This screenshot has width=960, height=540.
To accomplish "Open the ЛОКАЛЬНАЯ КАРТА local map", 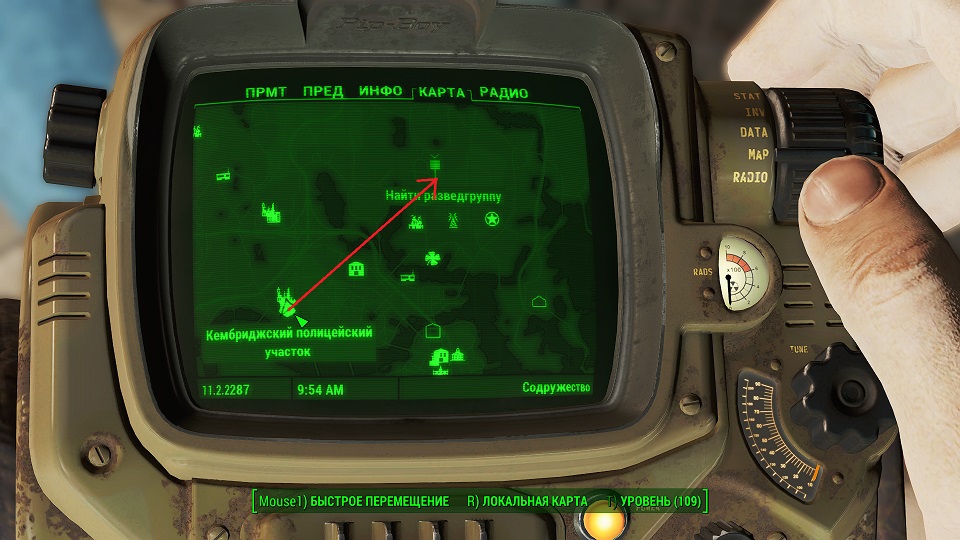I will 525,500.
